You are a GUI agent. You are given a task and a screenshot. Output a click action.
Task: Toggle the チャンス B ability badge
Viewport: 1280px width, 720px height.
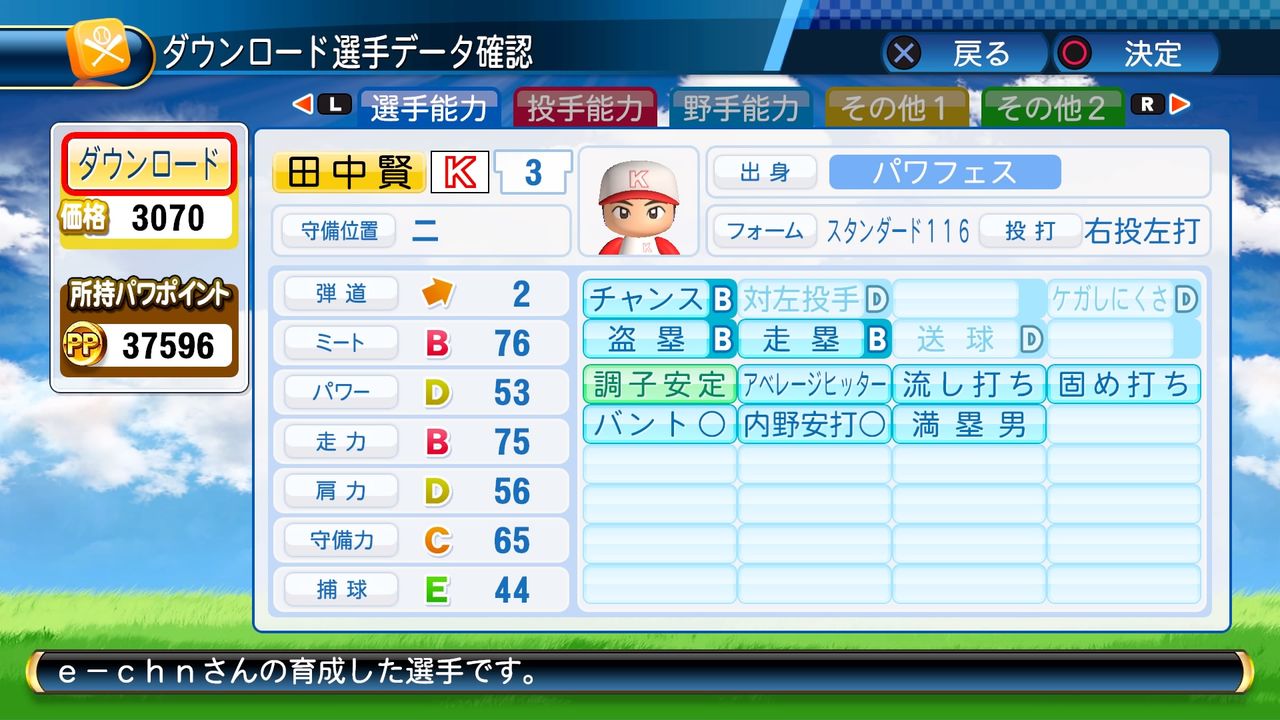657,297
